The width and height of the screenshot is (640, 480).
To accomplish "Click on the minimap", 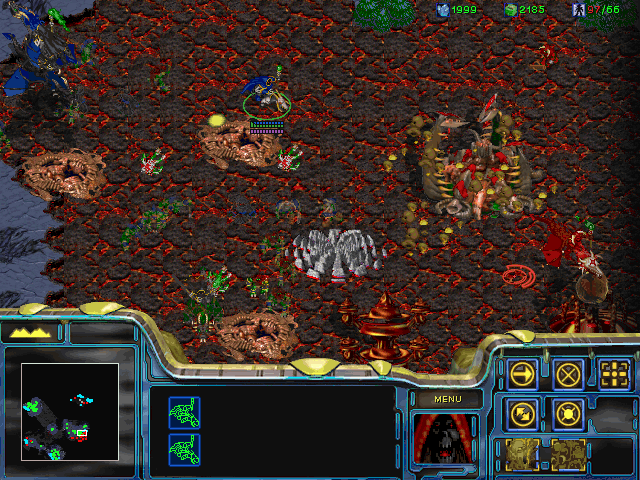I will point(70,411).
